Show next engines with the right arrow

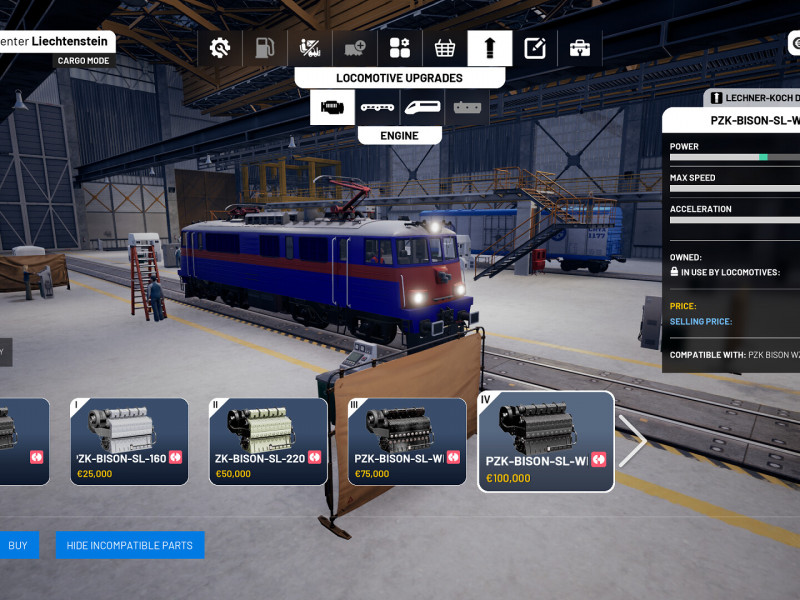633,441
